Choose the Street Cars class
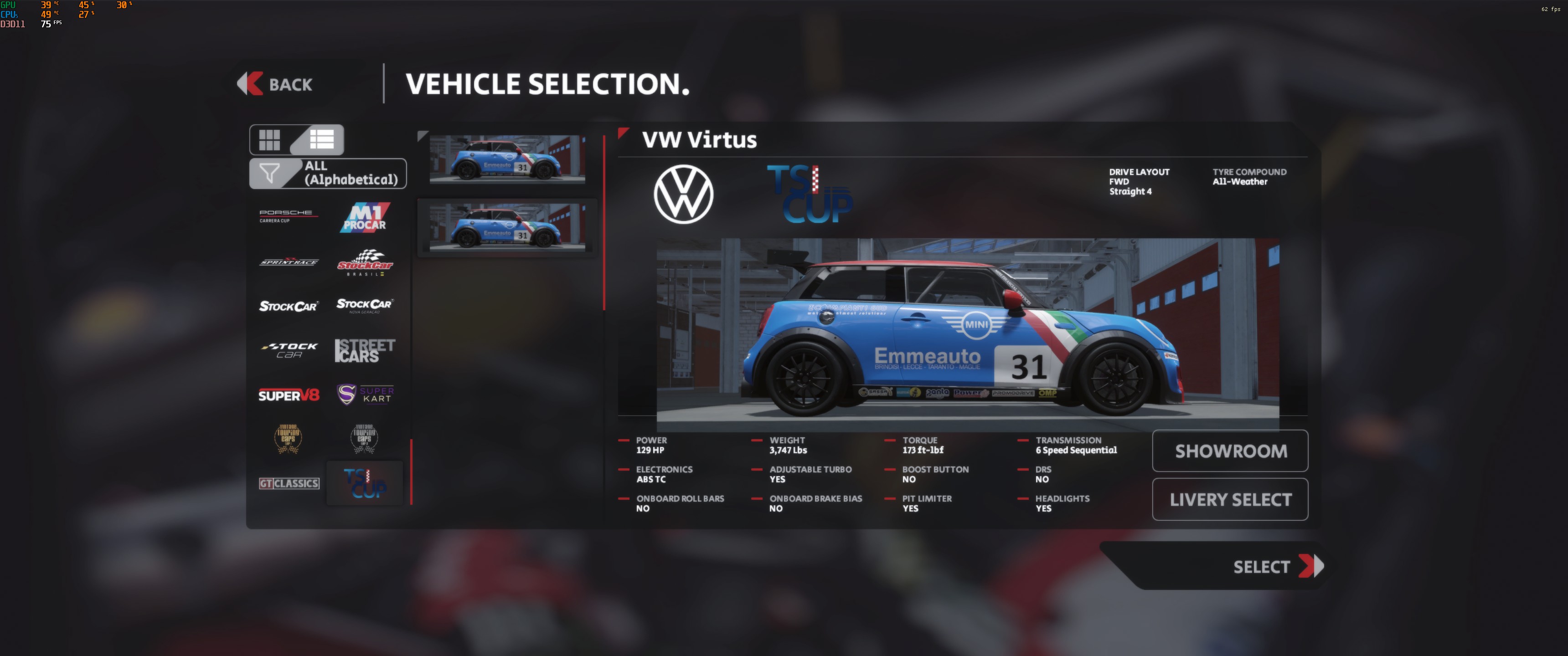Image resolution: width=1568 pixels, height=656 pixels. [365, 350]
